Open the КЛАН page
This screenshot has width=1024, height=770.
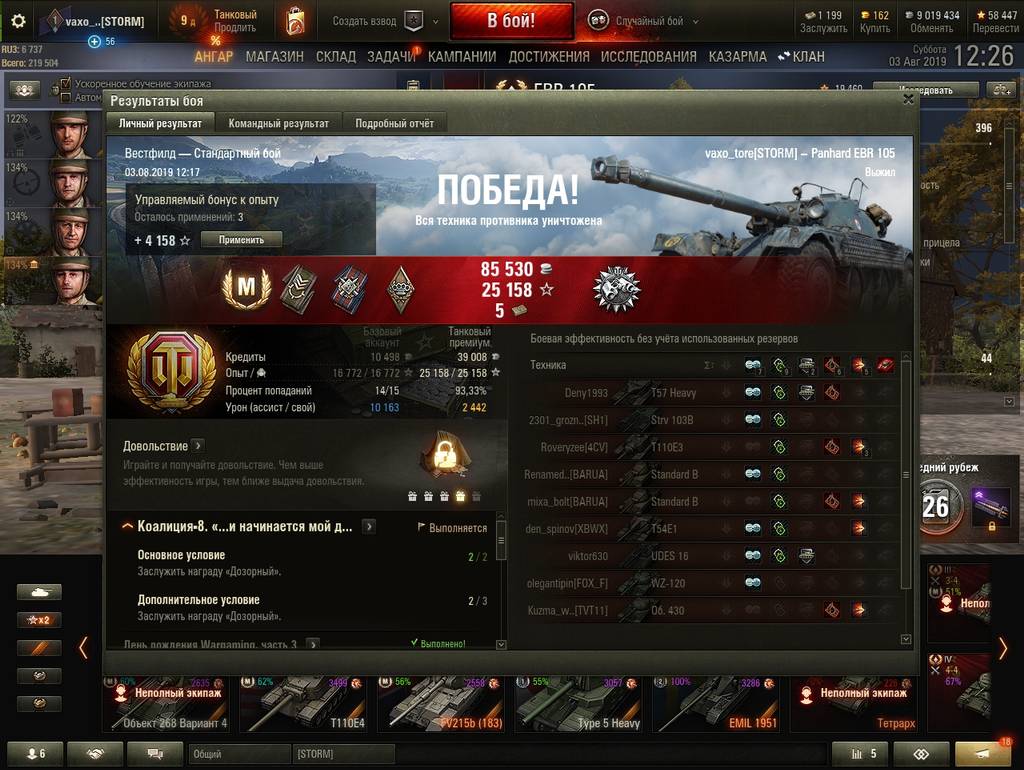(x=803, y=57)
